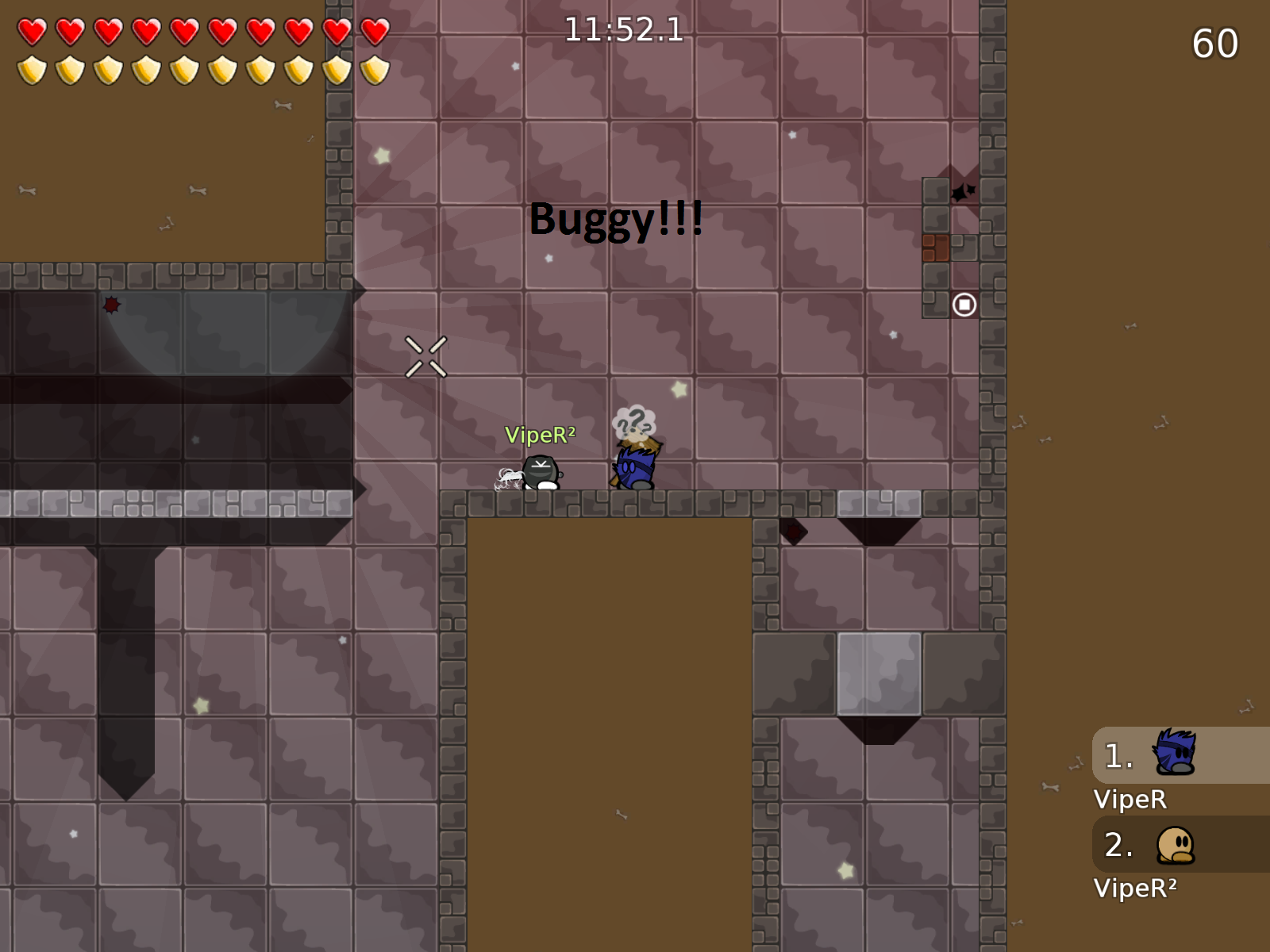Image resolution: width=1270 pixels, height=952 pixels.
Task: Click the VipeR² green nametag
Action: point(541,435)
